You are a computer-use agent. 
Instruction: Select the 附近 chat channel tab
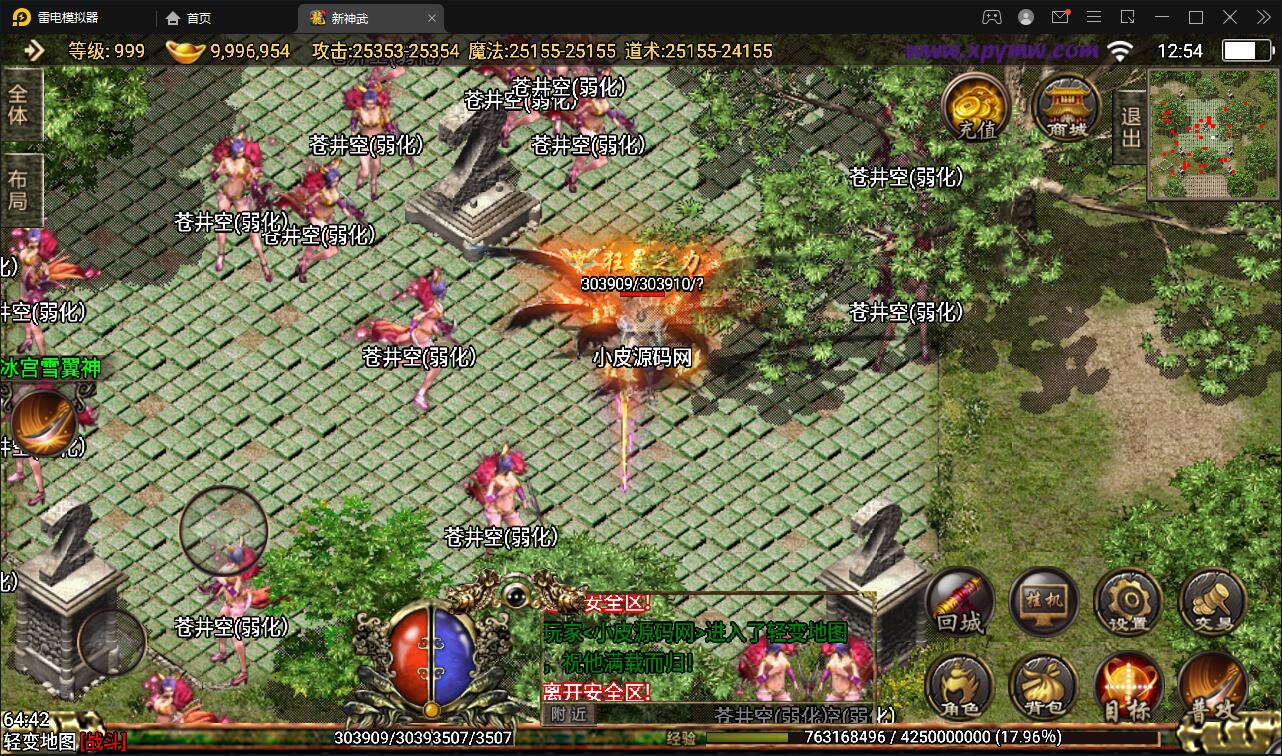pyautogui.click(x=570, y=715)
